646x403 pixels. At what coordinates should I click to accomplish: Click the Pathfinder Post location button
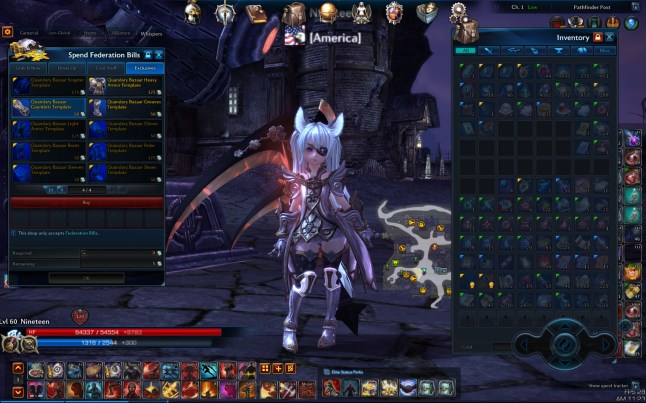tap(597, 8)
